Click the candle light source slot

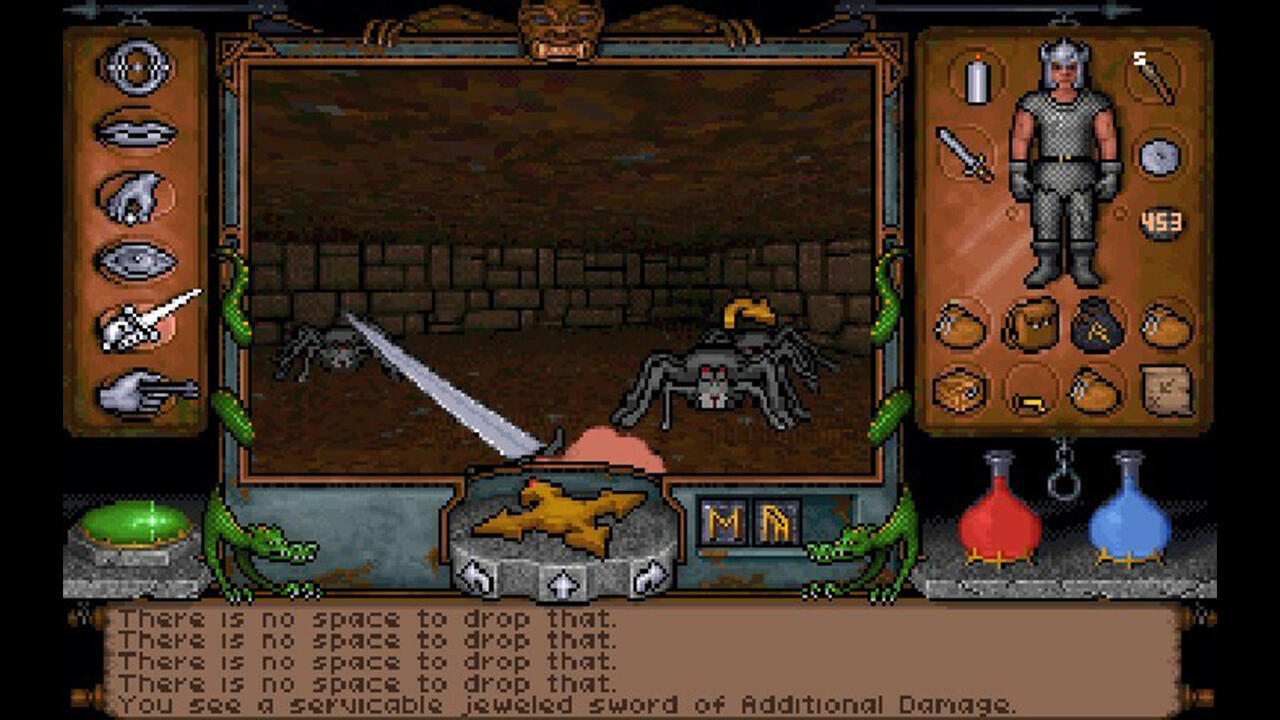click(x=977, y=85)
